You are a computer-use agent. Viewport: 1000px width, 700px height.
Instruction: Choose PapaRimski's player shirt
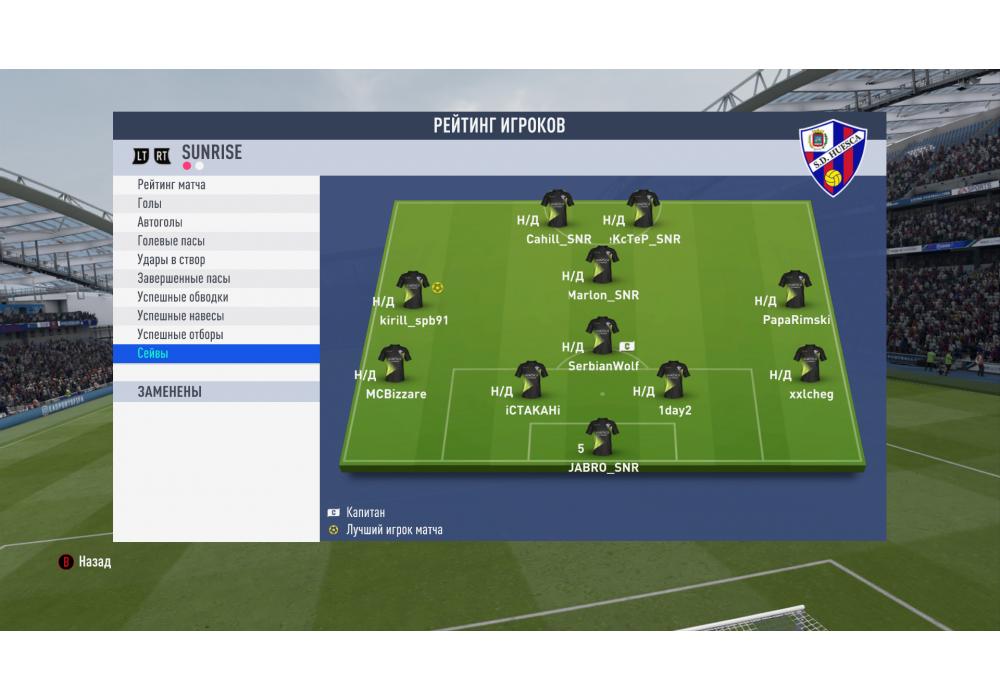(795, 289)
